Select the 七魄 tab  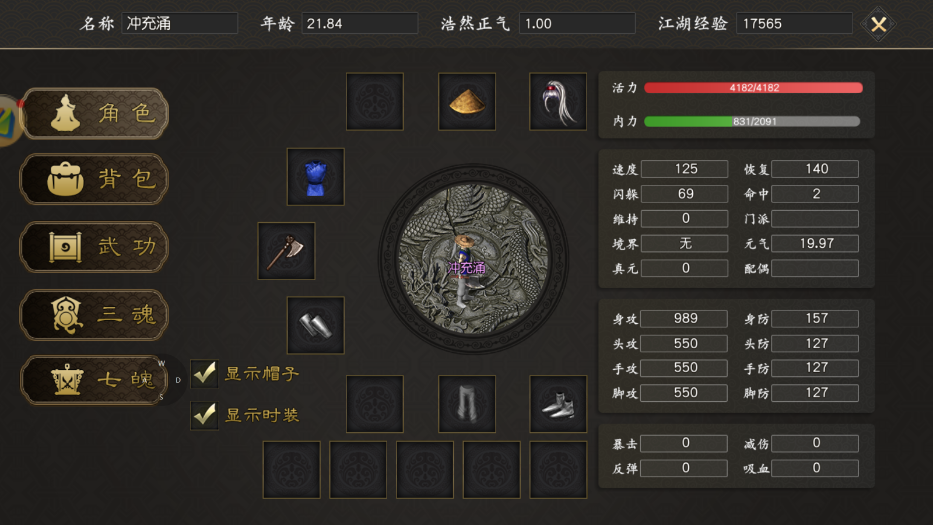(95, 381)
